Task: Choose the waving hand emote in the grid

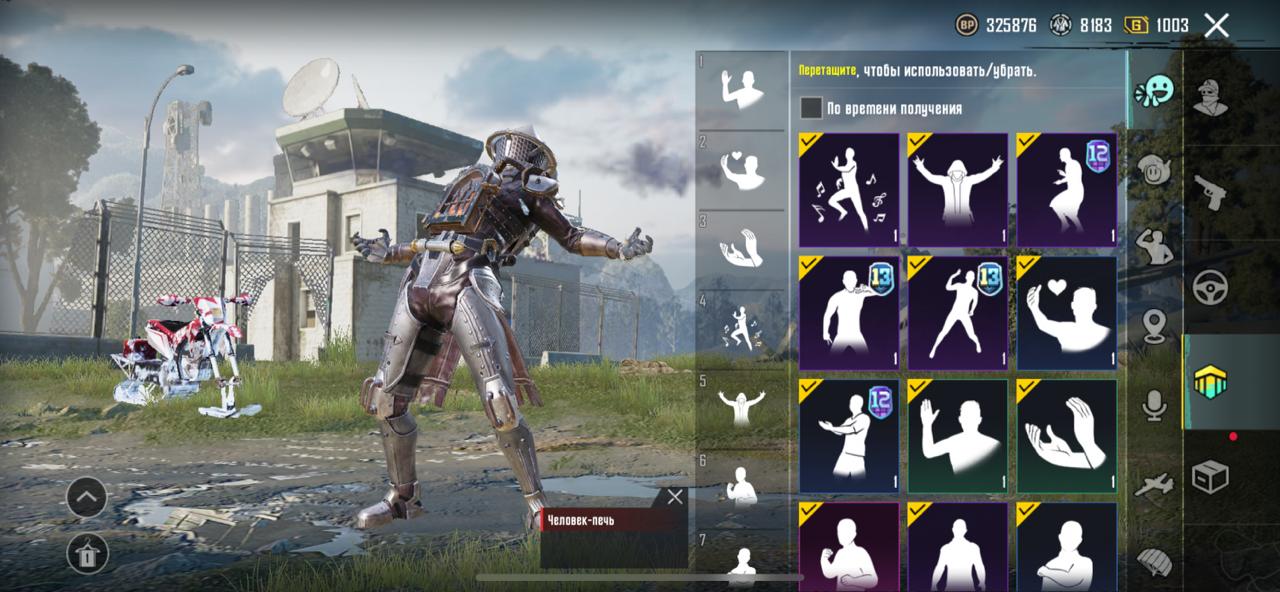Action: [x=958, y=436]
